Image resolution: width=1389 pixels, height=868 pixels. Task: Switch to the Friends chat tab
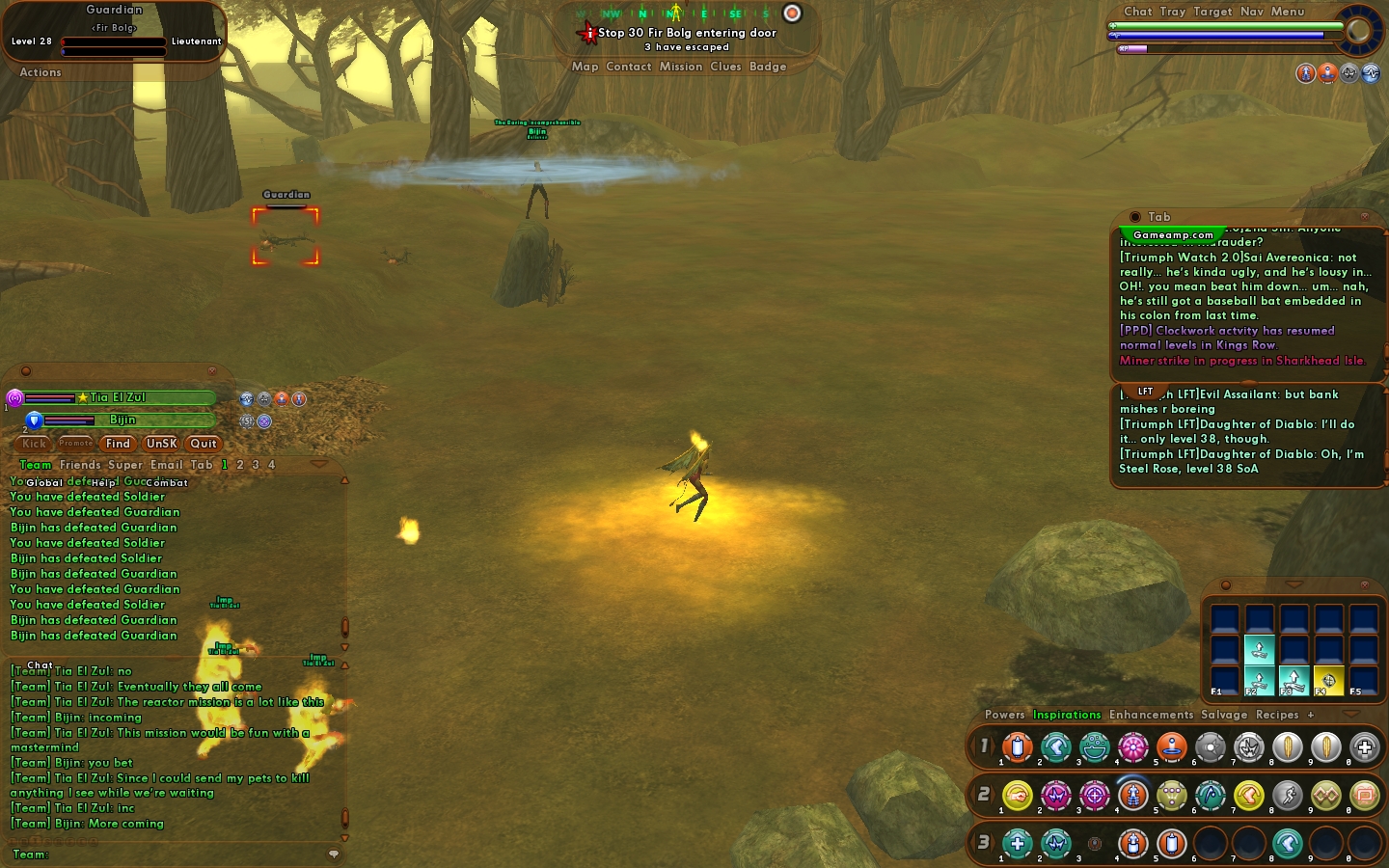(x=80, y=465)
